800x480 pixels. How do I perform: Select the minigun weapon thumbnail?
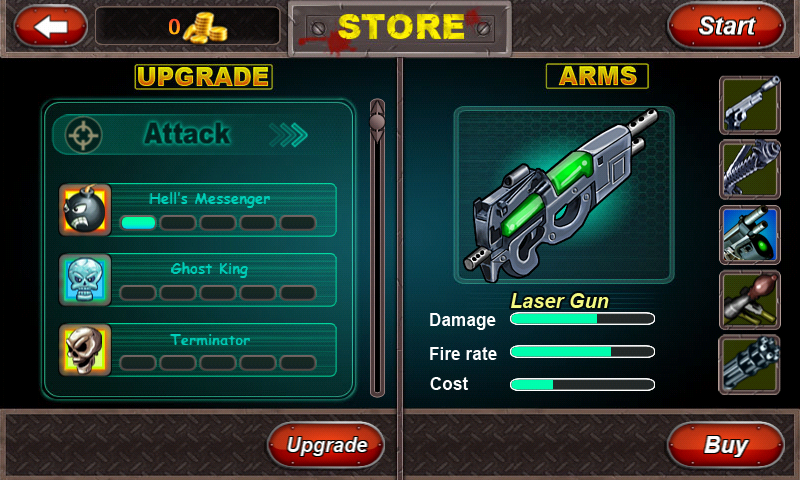coord(750,364)
